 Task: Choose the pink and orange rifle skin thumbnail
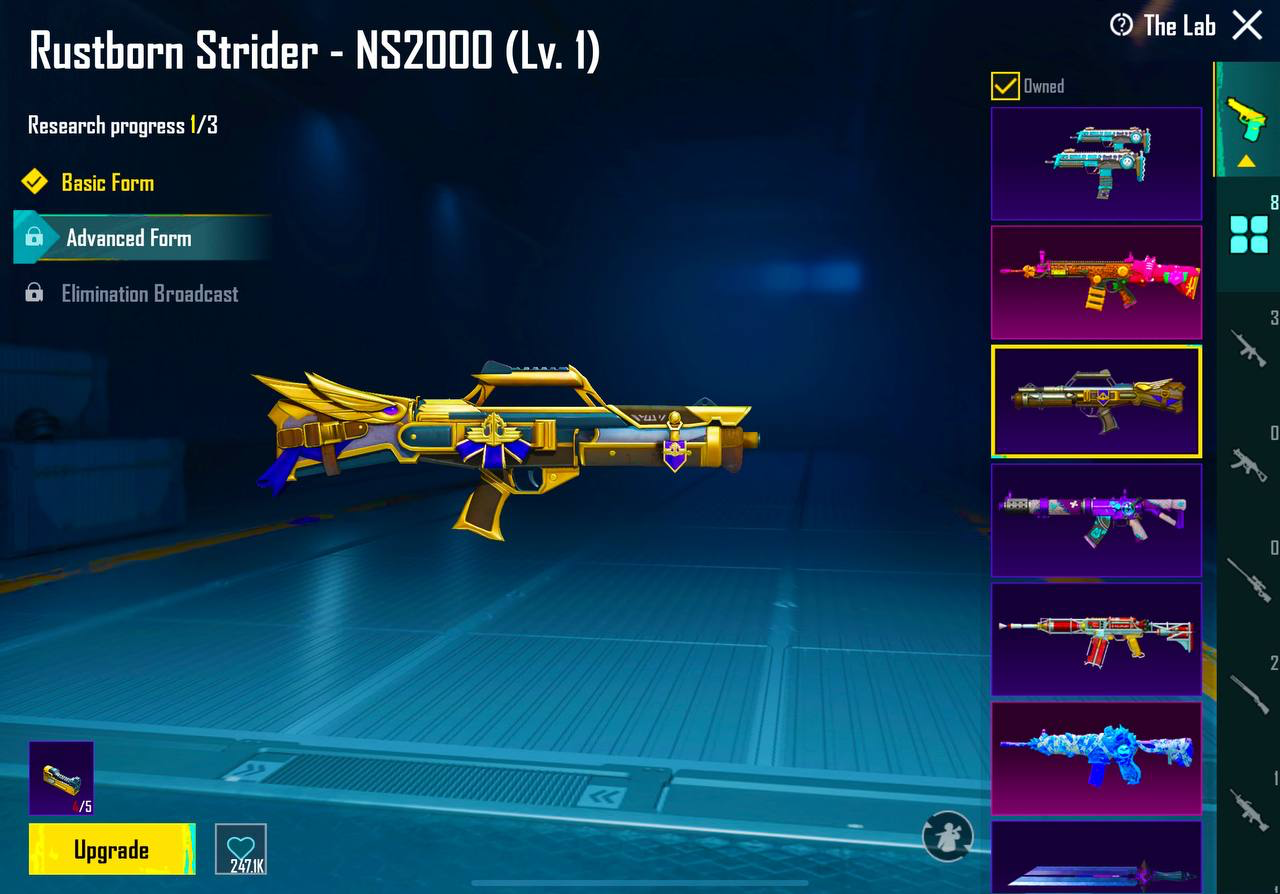click(x=1096, y=281)
